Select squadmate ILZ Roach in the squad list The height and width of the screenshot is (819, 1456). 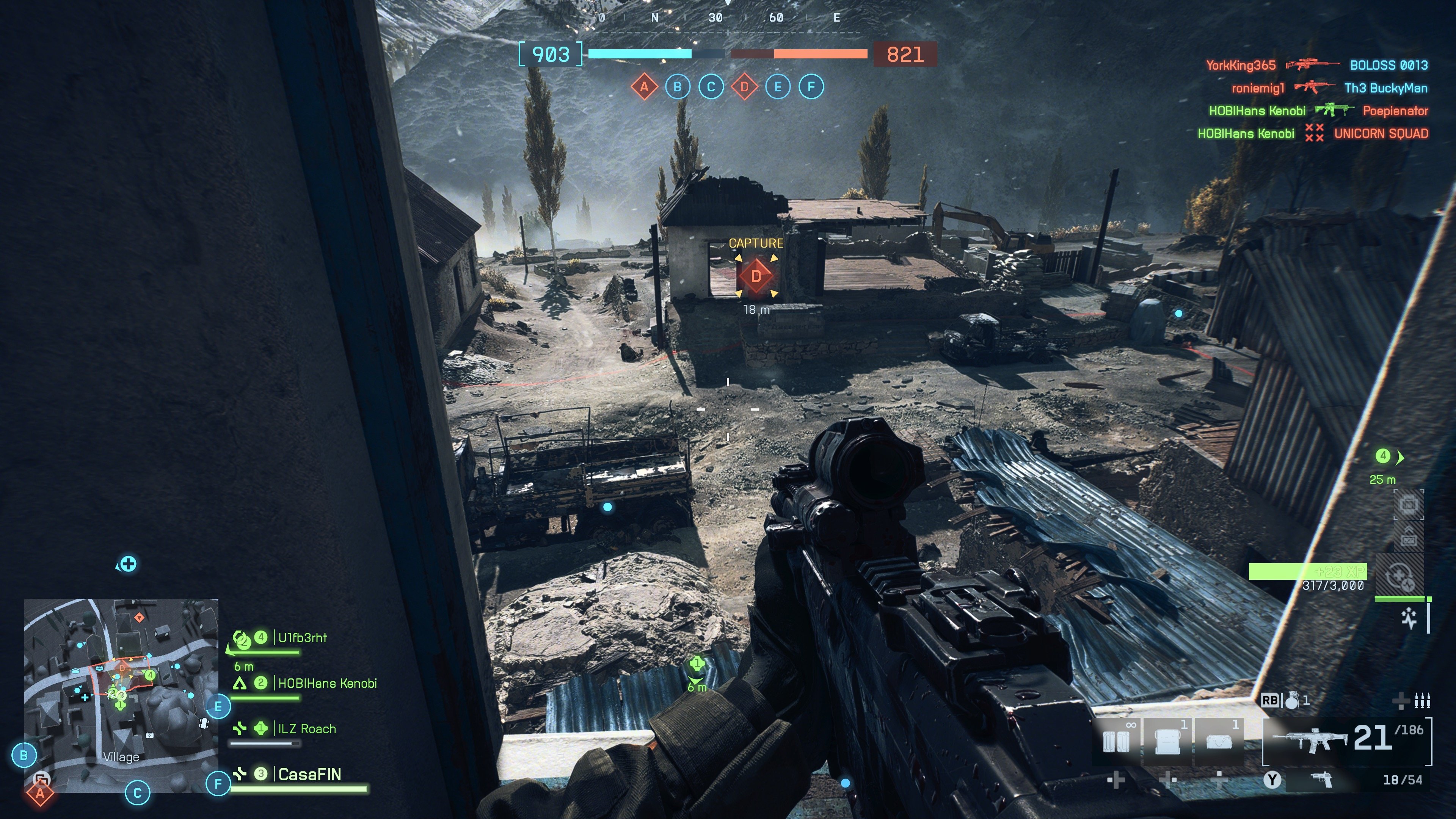(306, 729)
